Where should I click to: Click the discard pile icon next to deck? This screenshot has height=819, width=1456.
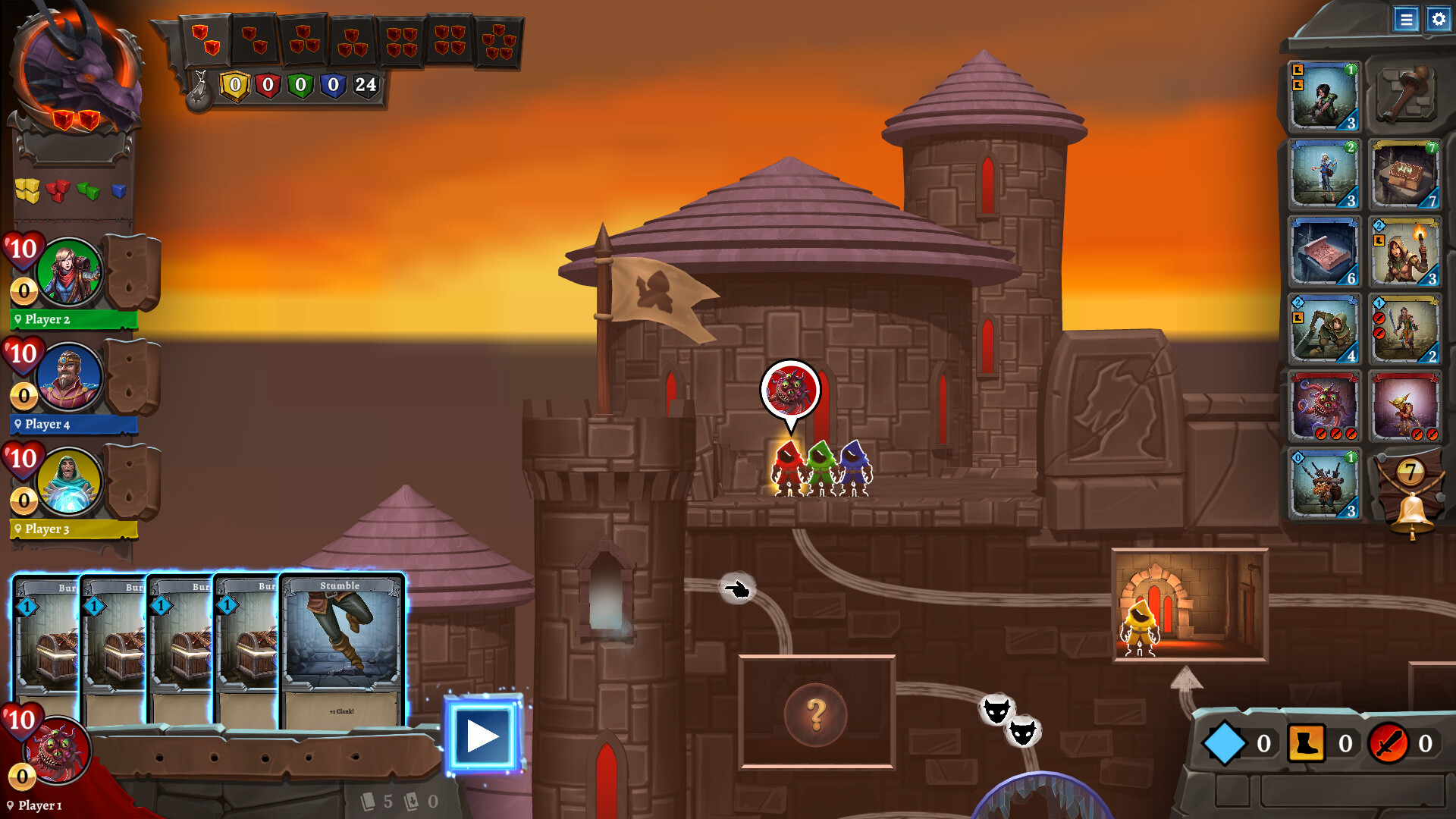point(410,800)
